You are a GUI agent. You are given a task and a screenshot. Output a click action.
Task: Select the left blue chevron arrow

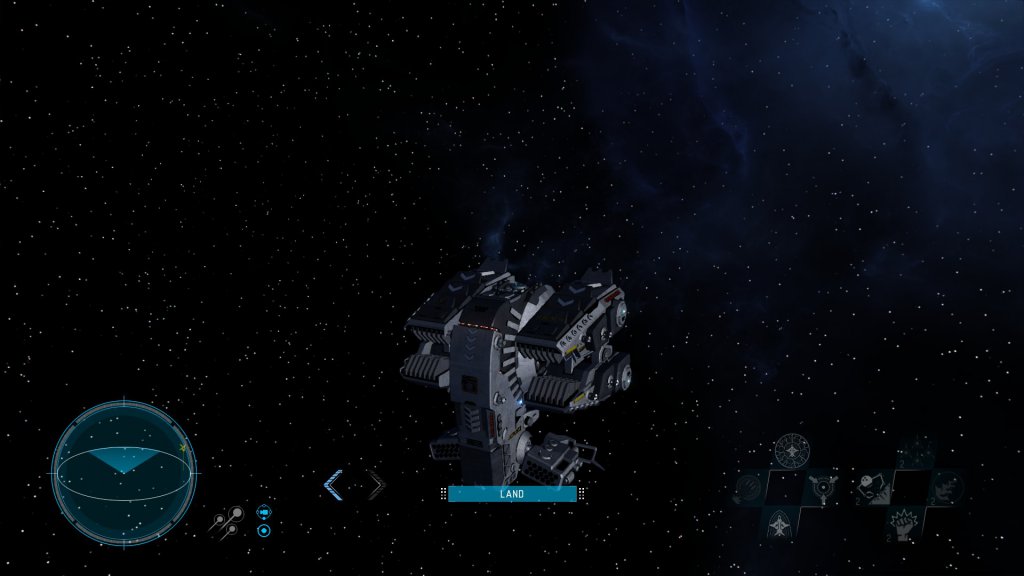334,486
